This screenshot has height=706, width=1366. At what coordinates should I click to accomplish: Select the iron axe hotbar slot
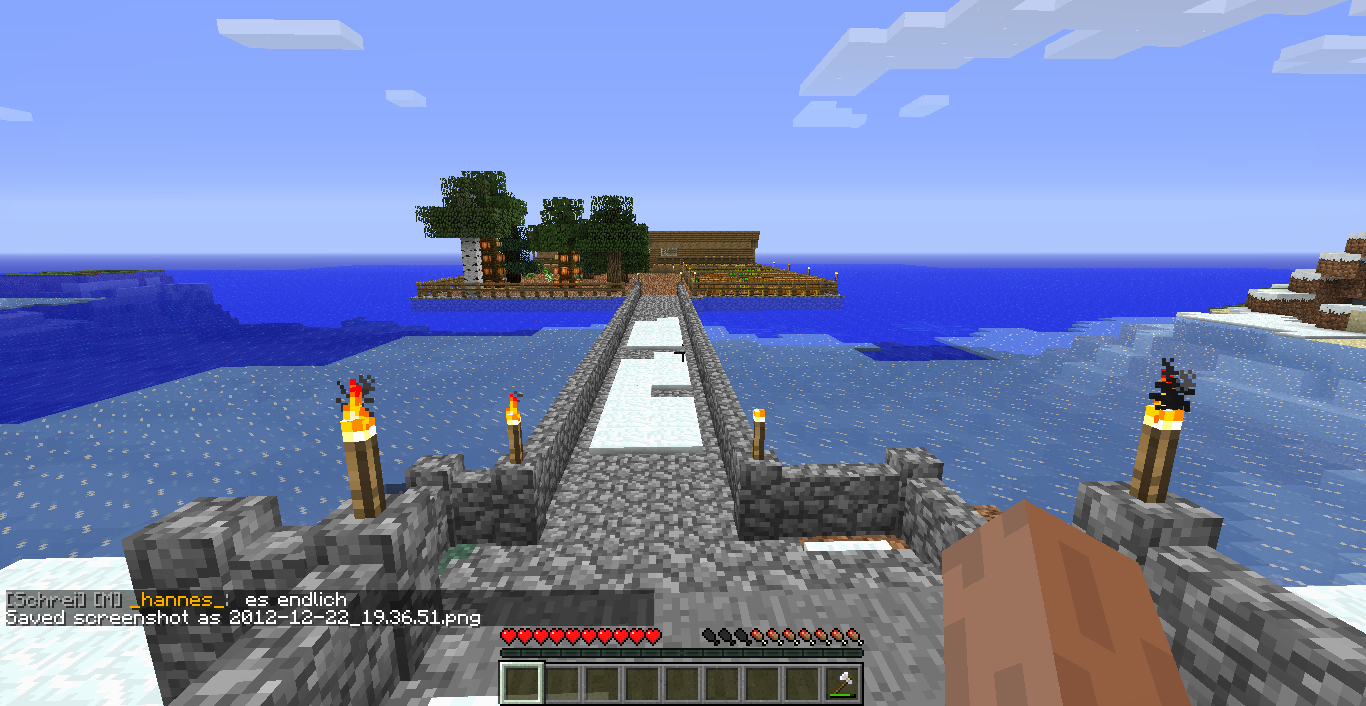[842, 684]
